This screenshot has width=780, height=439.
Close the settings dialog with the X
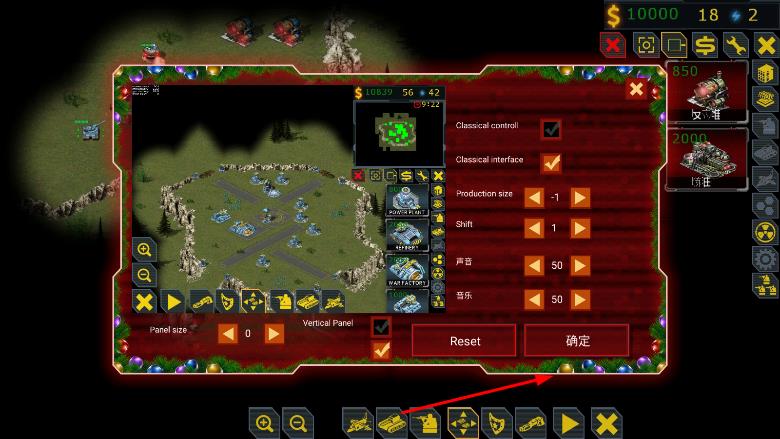click(x=636, y=90)
